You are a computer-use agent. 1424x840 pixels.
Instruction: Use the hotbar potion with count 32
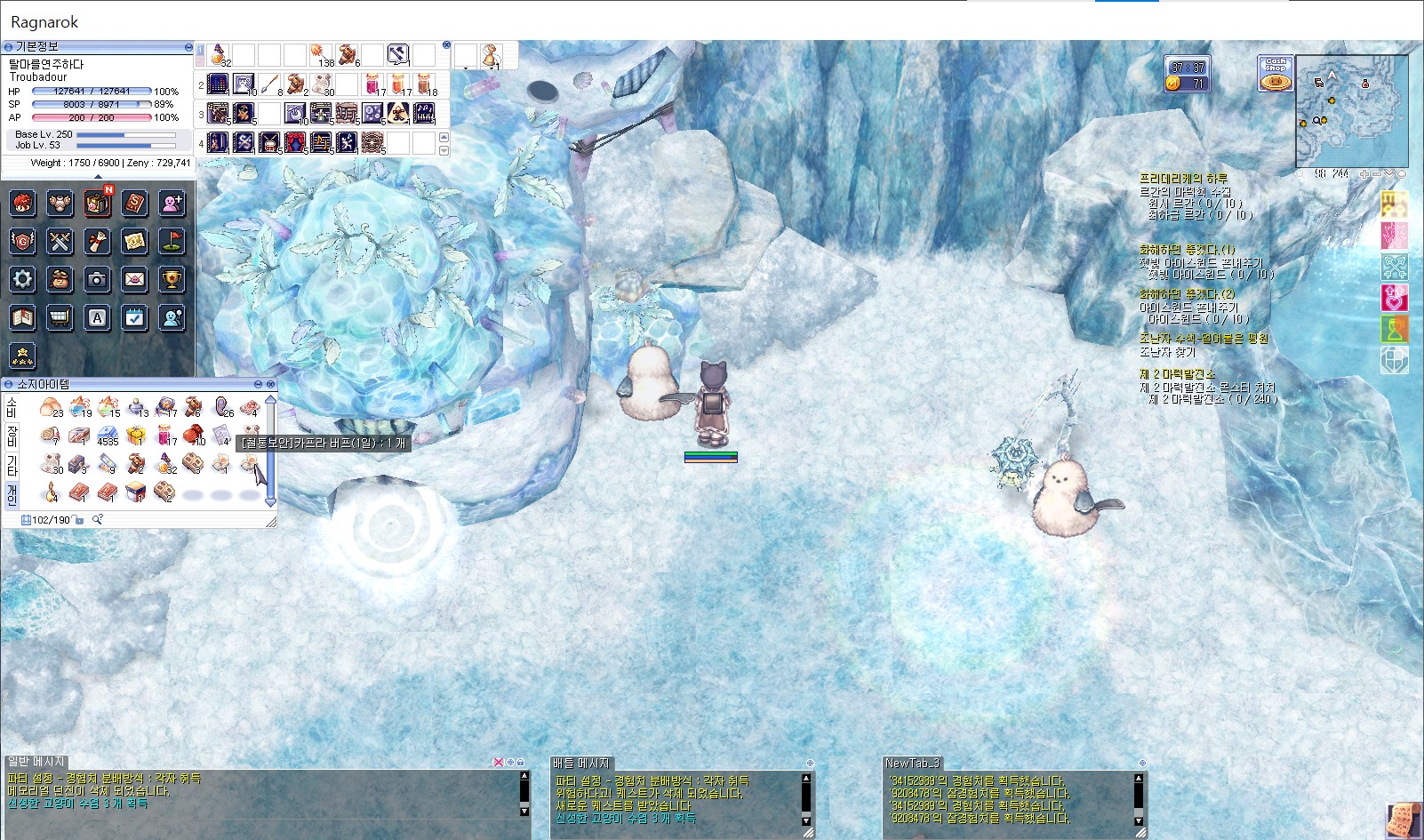pos(219,55)
